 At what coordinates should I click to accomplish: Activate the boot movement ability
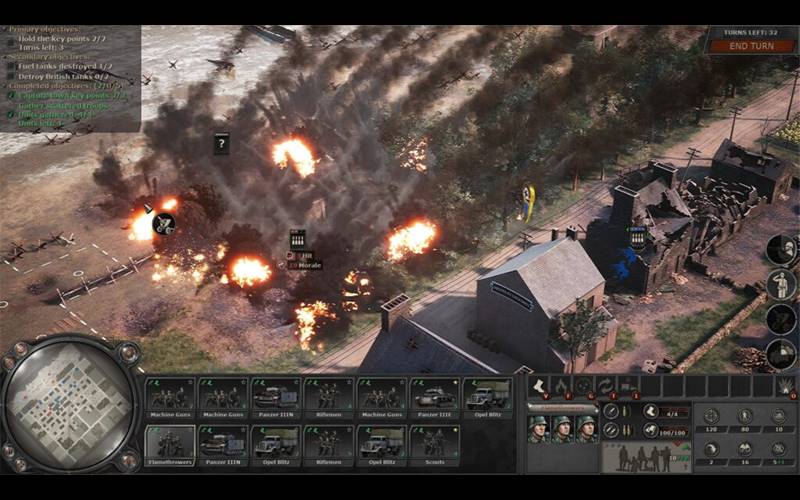tap(539, 386)
